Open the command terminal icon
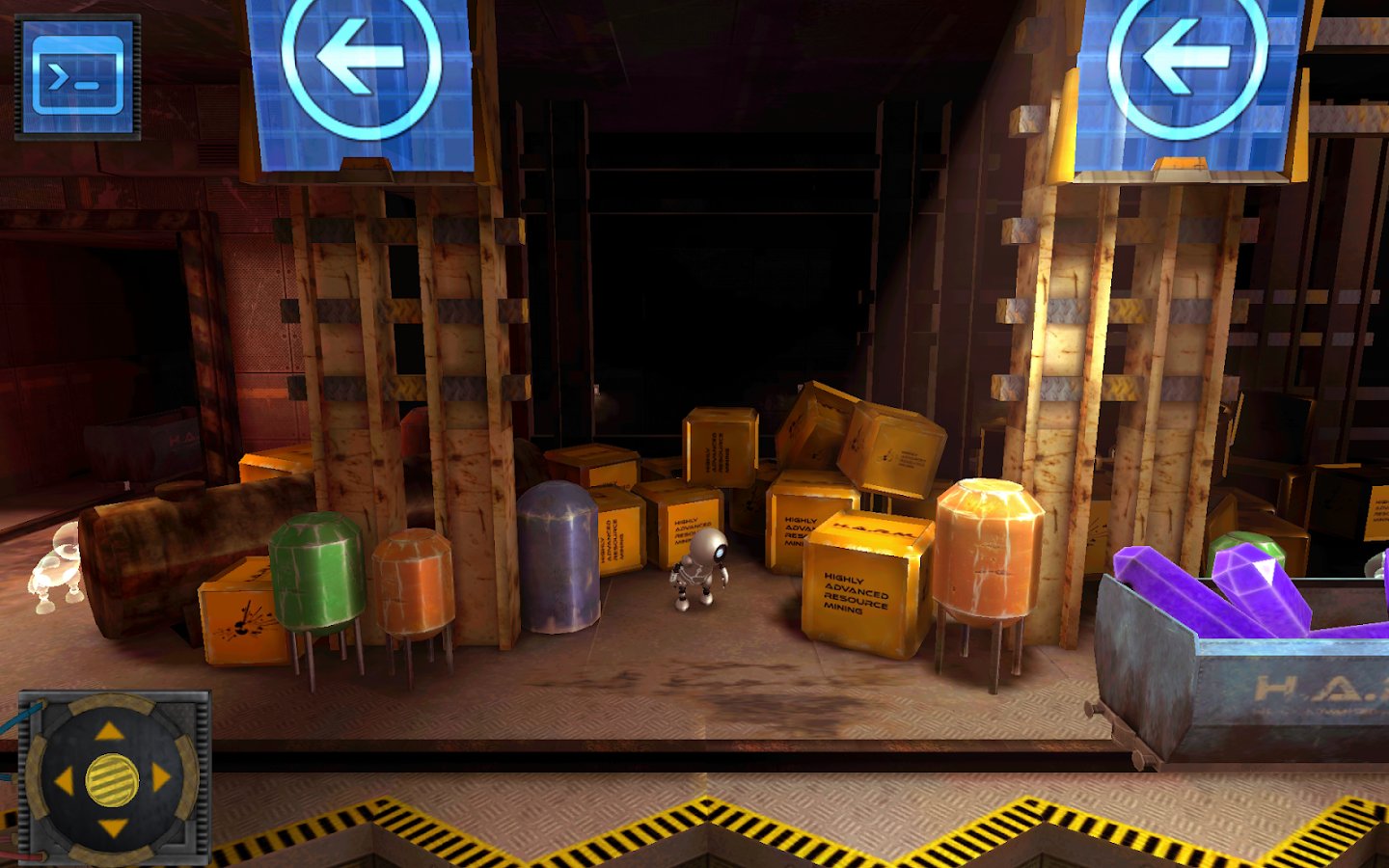1389x868 pixels. (x=77, y=77)
